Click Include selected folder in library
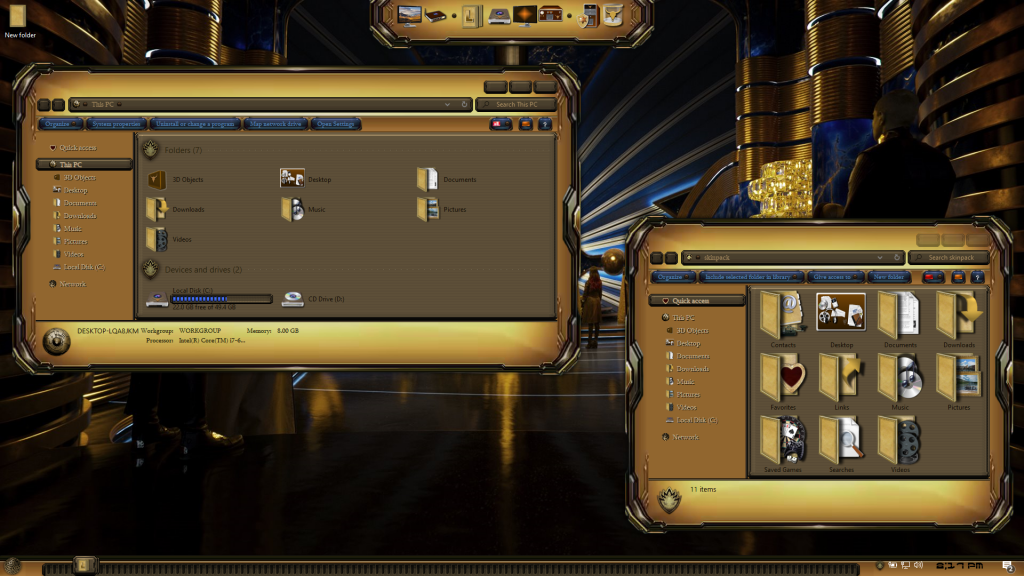1024x576 pixels. (752, 277)
